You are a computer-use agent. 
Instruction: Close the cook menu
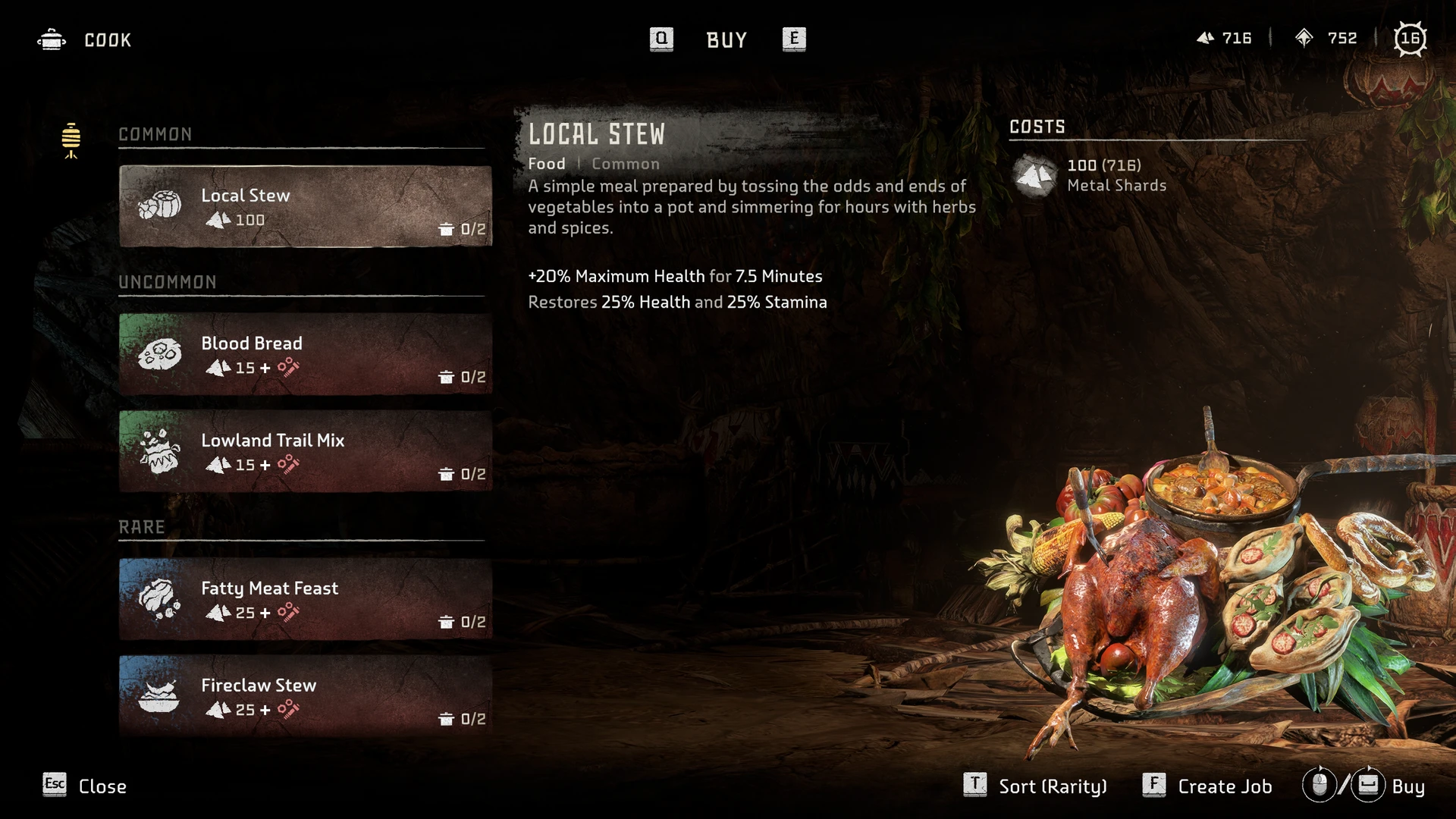click(x=85, y=786)
